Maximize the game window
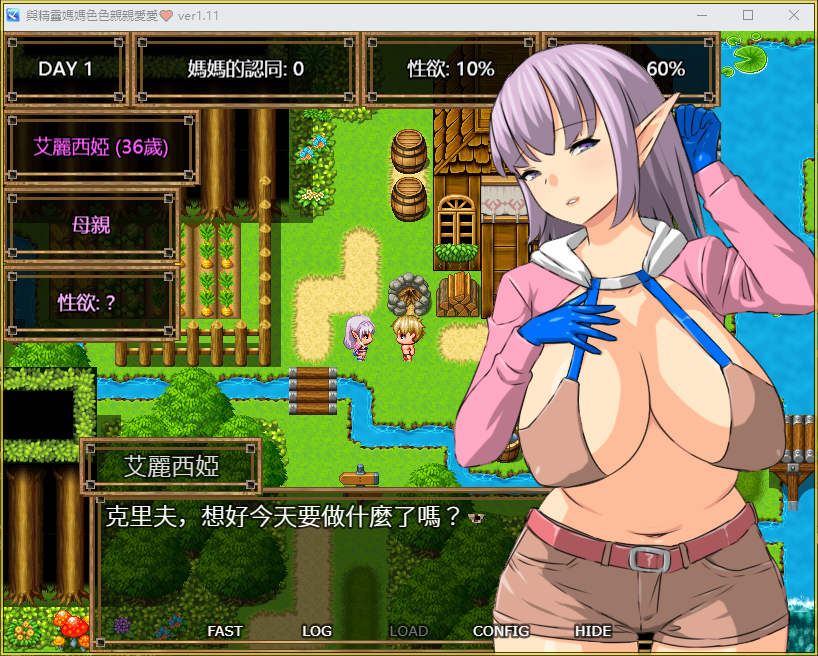Image resolution: width=818 pixels, height=656 pixels. (x=747, y=15)
